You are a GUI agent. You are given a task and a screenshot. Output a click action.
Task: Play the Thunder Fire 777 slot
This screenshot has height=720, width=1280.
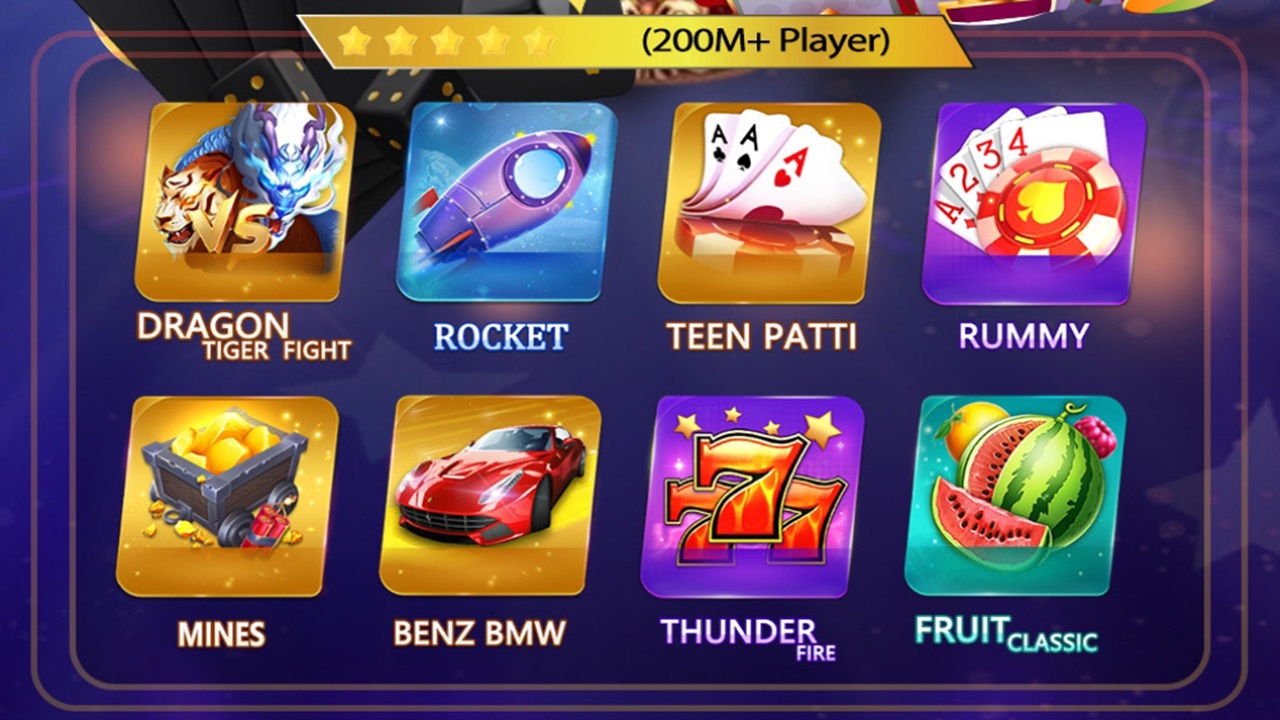pyautogui.click(x=753, y=496)
